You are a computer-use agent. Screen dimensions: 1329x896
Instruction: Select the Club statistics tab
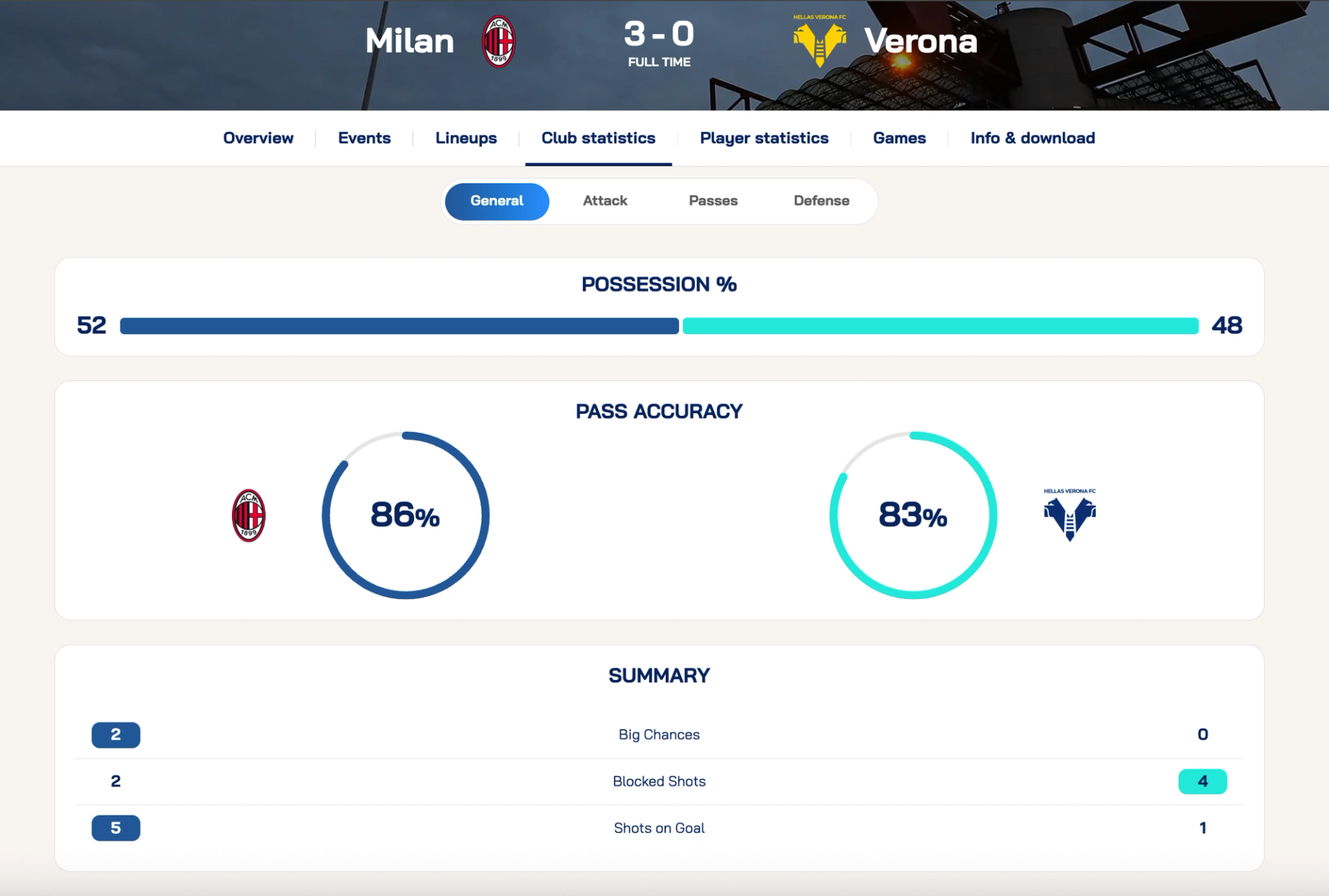coord(598,138)
